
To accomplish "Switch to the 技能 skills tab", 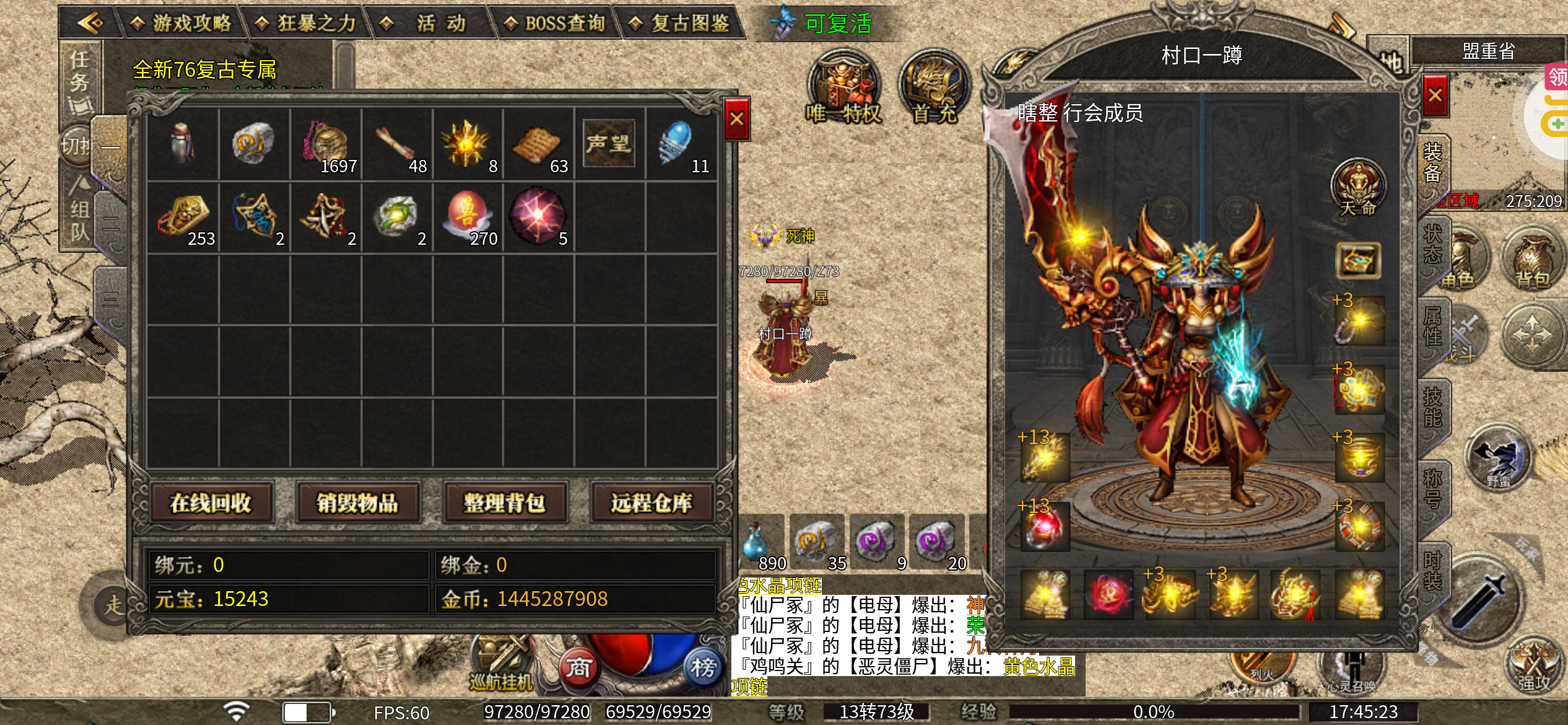I will coord(1432,407).
